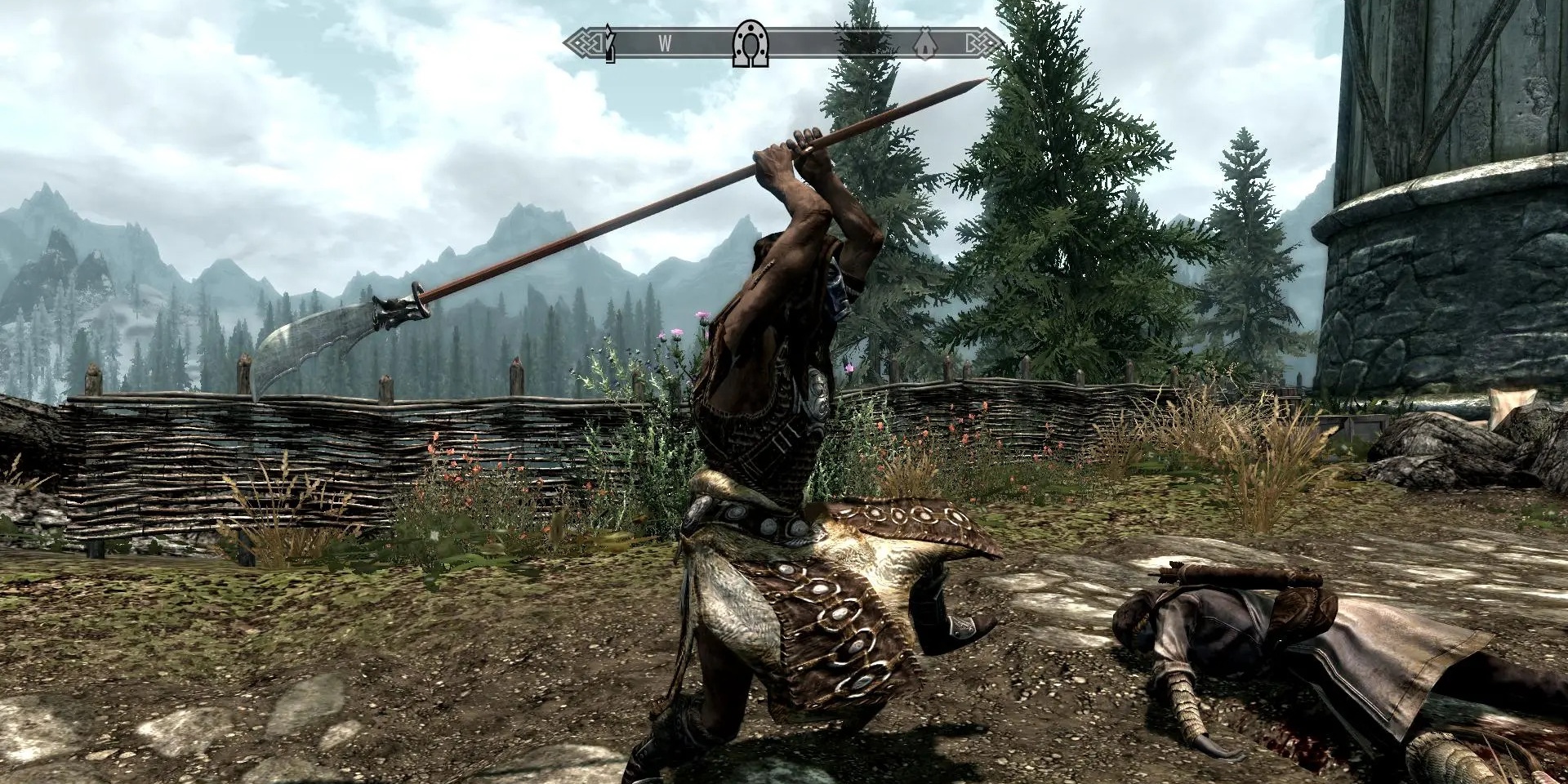Click the hut-shaped town marker on the compass
The image size is (1568, 784).
coord(925,42)
